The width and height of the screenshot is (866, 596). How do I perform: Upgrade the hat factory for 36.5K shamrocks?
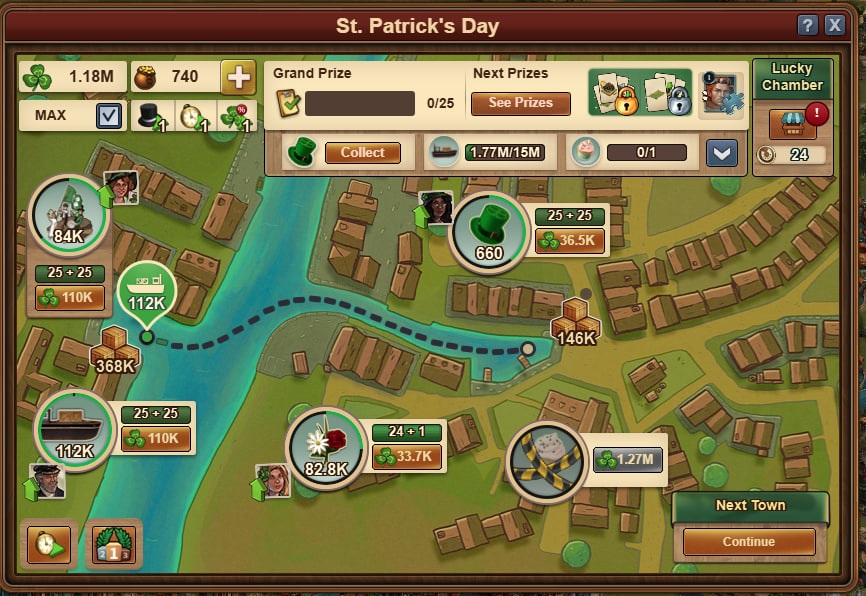[571, 241]
